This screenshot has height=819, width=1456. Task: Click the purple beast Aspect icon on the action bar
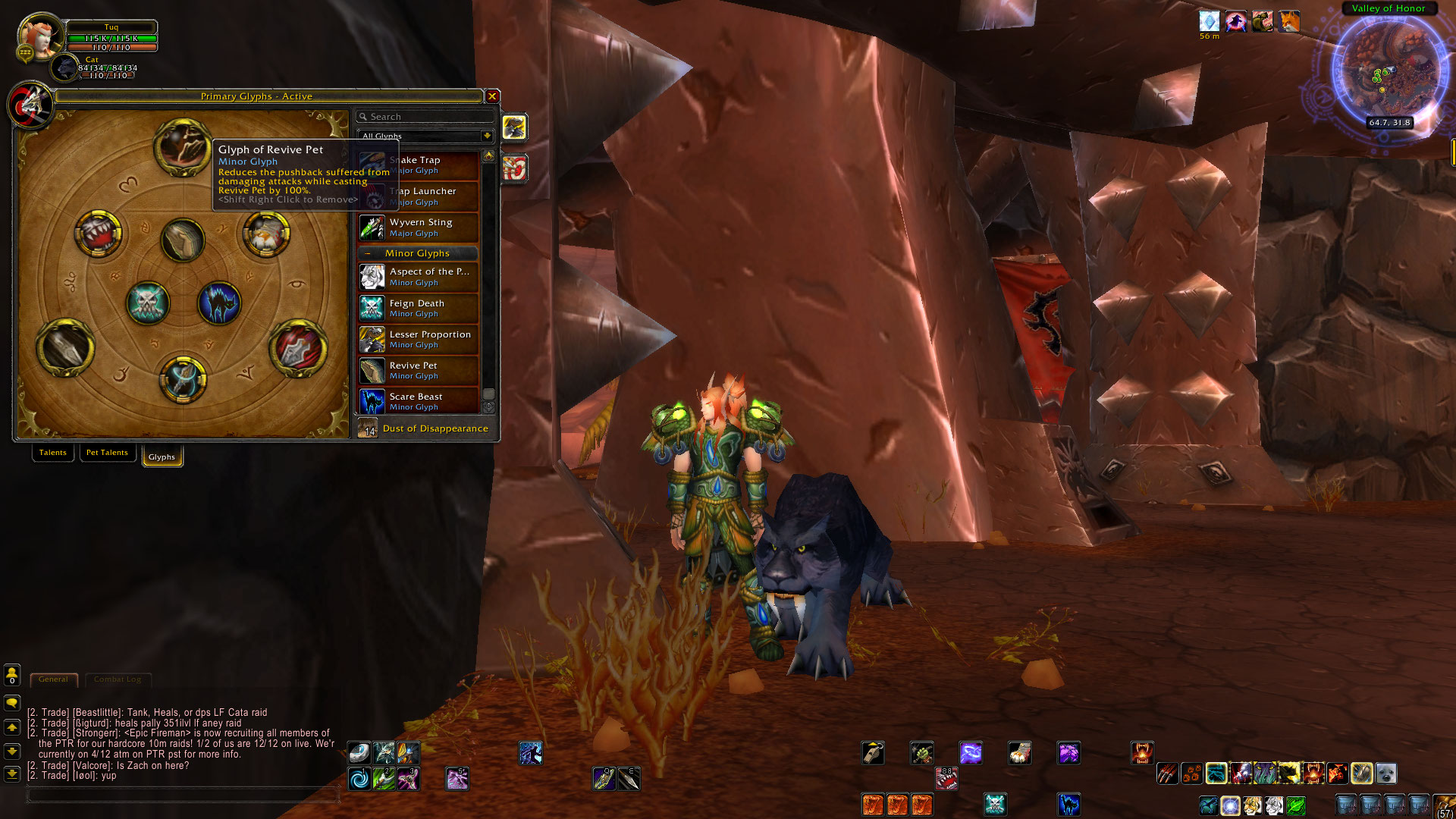point(1069,752)
